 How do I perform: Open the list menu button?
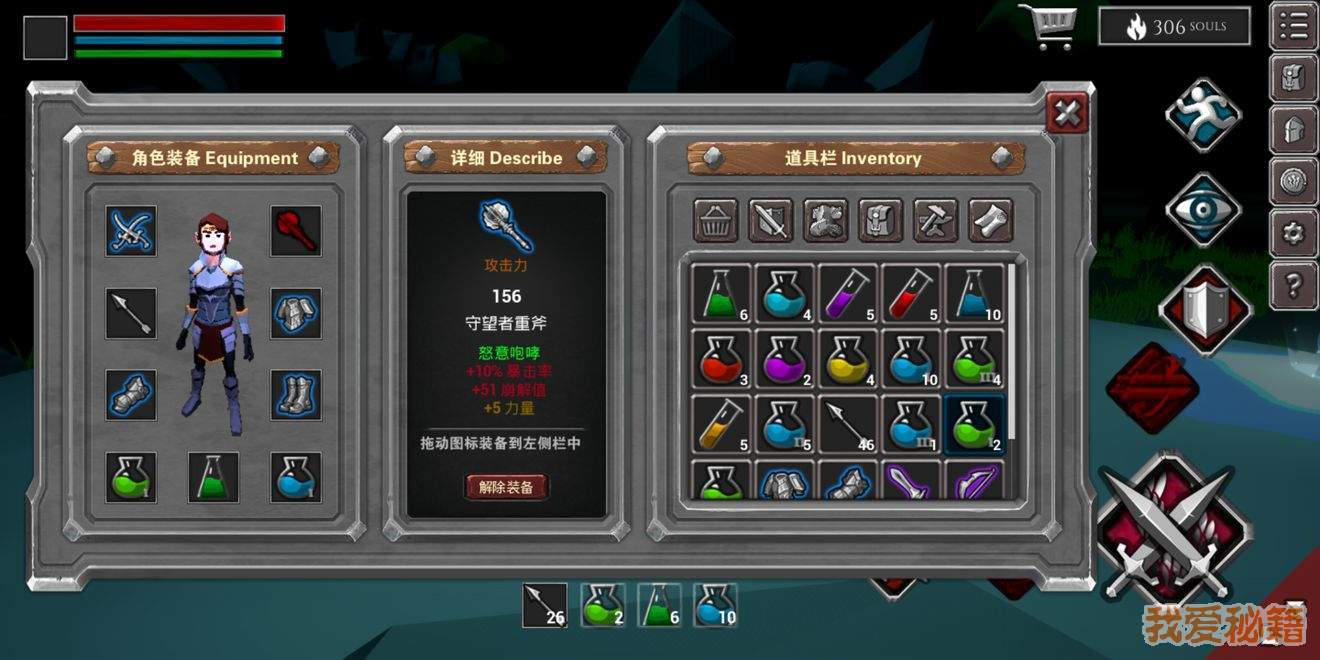click(x=1293, y=26)
